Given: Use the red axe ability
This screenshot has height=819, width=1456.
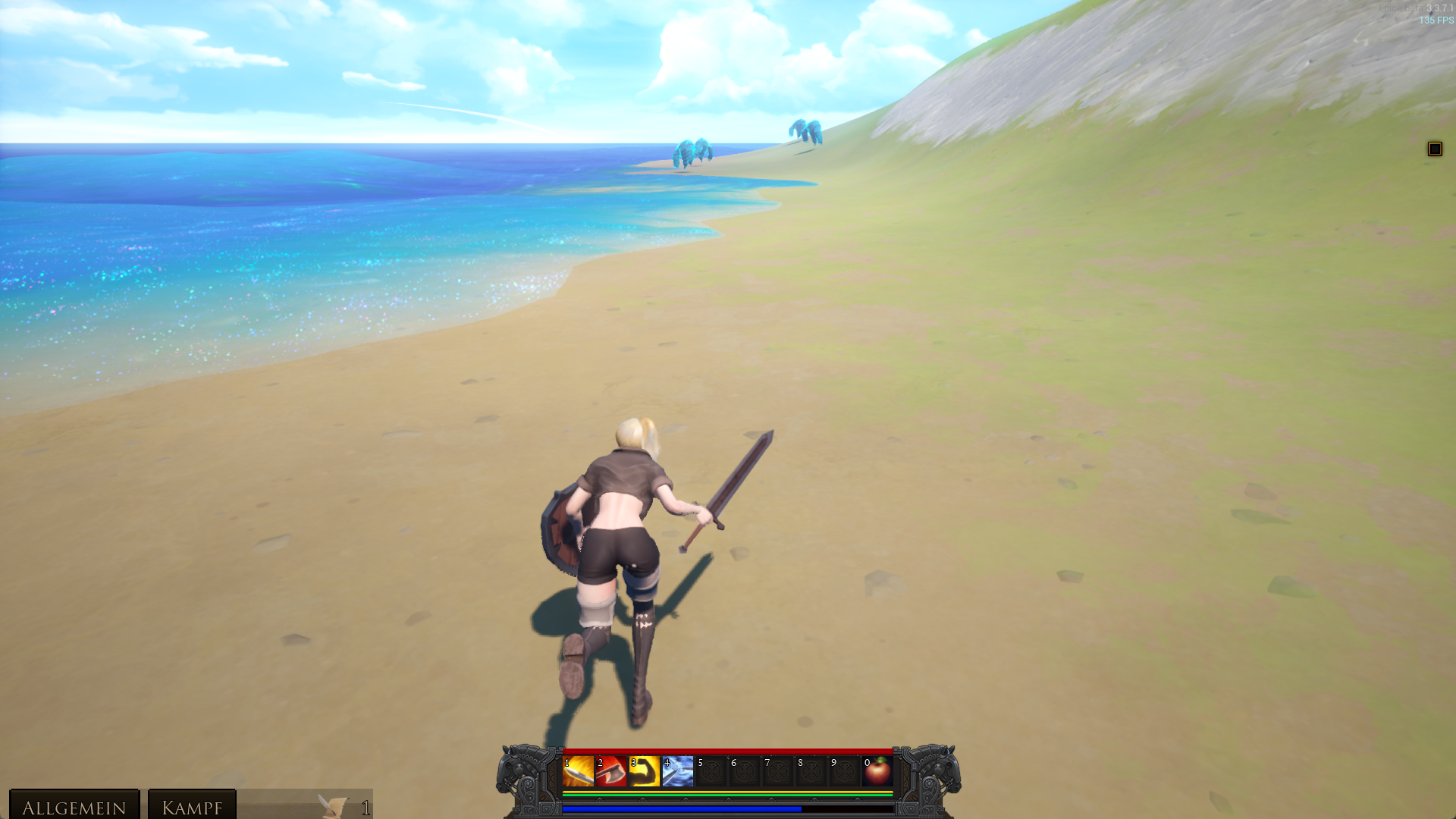Looking at the screenshot, I should [611, 772].
